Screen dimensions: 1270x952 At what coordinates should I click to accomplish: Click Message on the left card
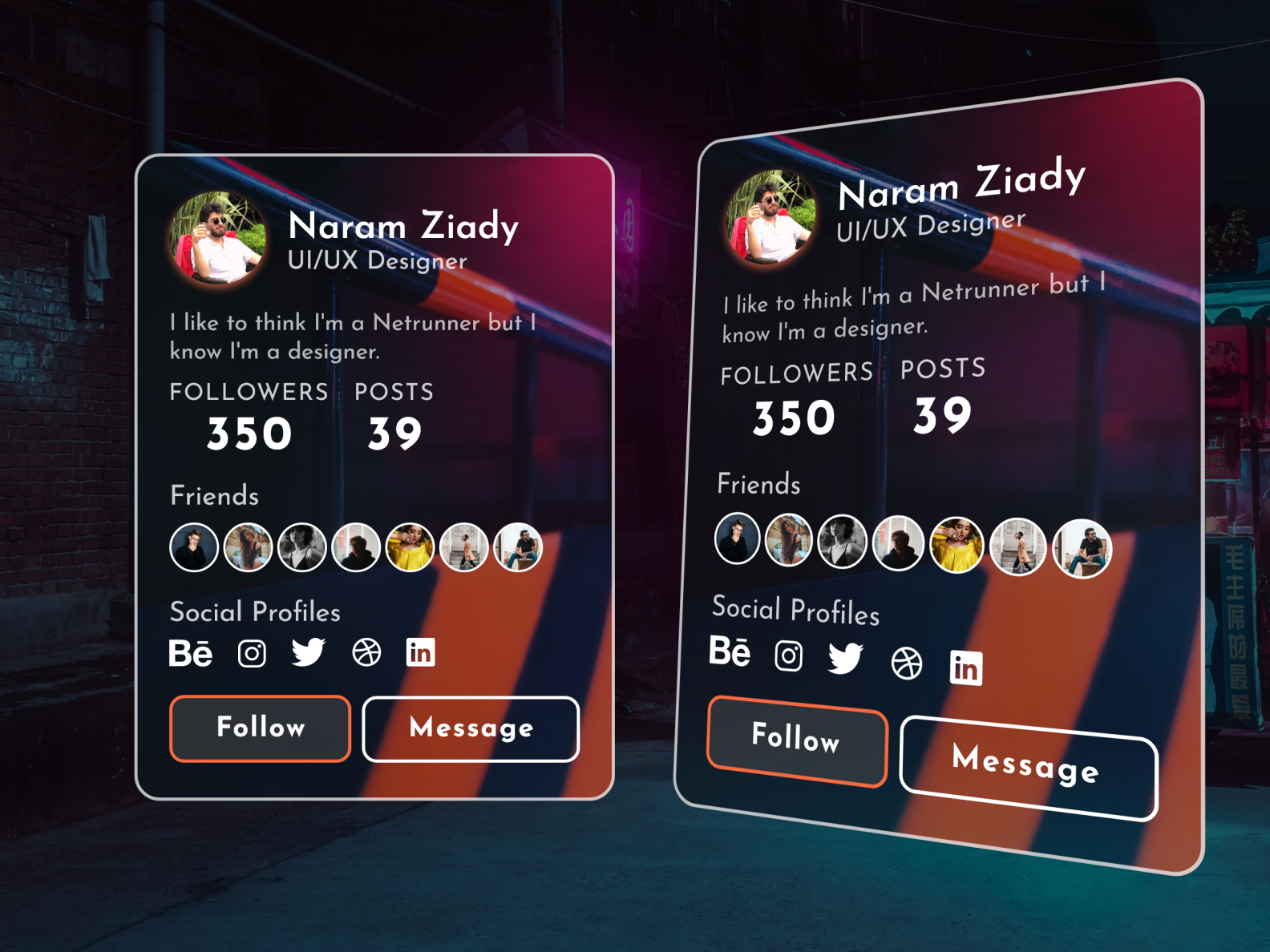click(470, 728)
